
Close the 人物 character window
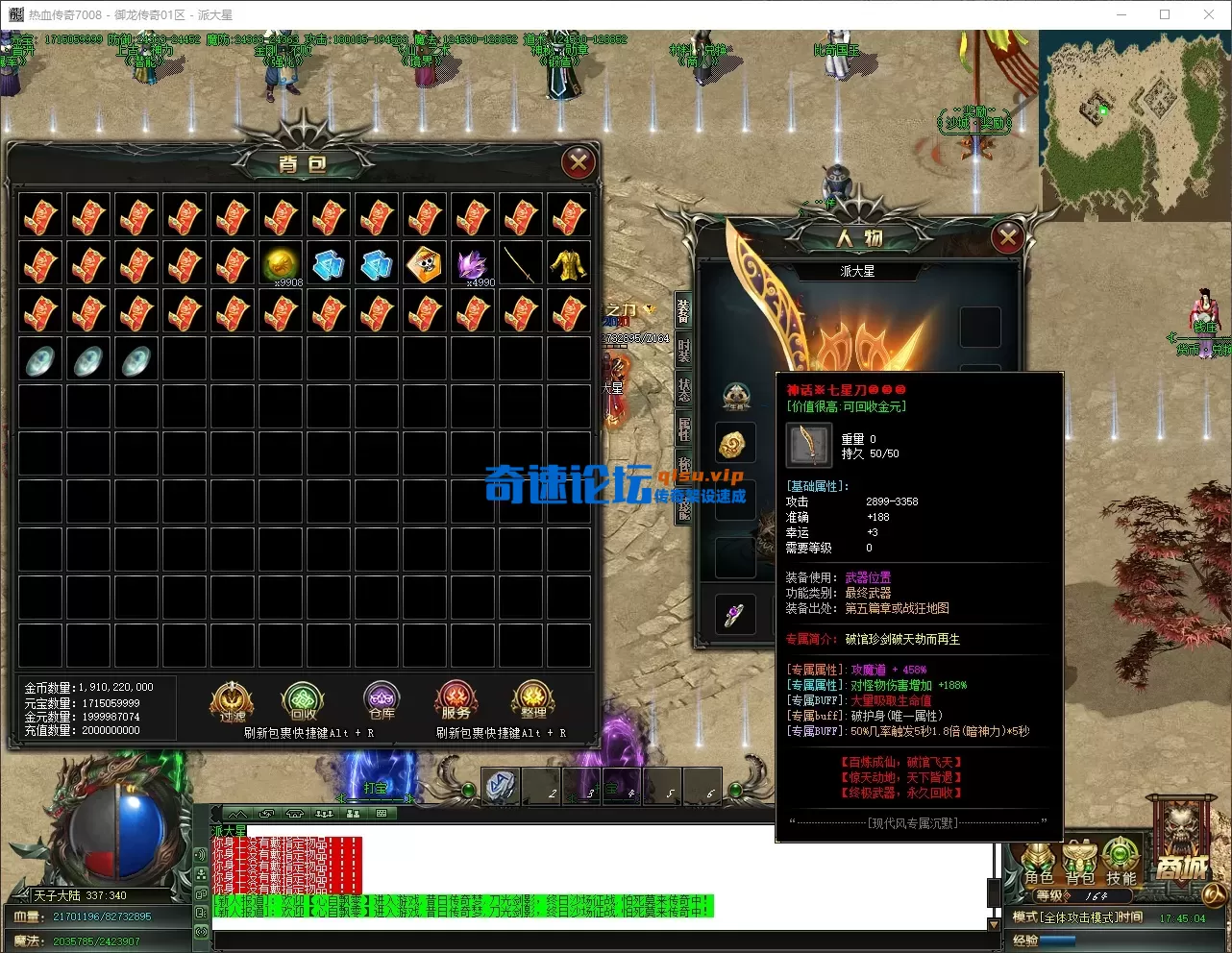[1007, 236]
